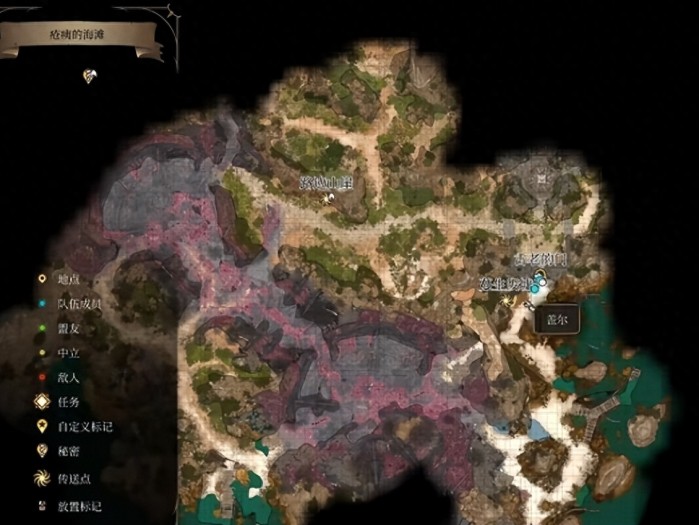This screenshot has height=525, width=699.
Task: Click the cyan party member dot near 盖尔
Action: (x=535, y=289)
